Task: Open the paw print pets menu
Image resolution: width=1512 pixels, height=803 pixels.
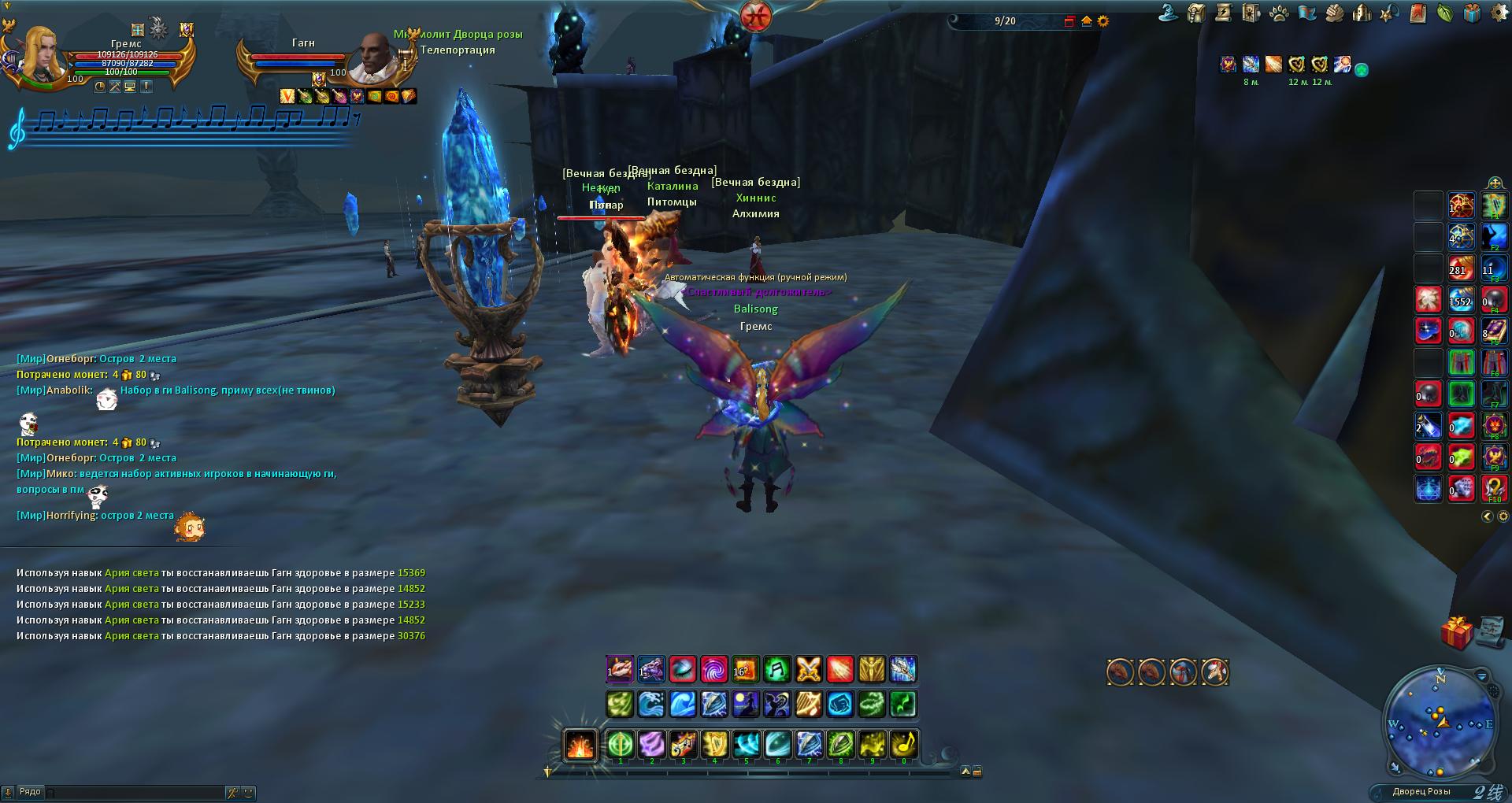Action: click(1279, 13)
